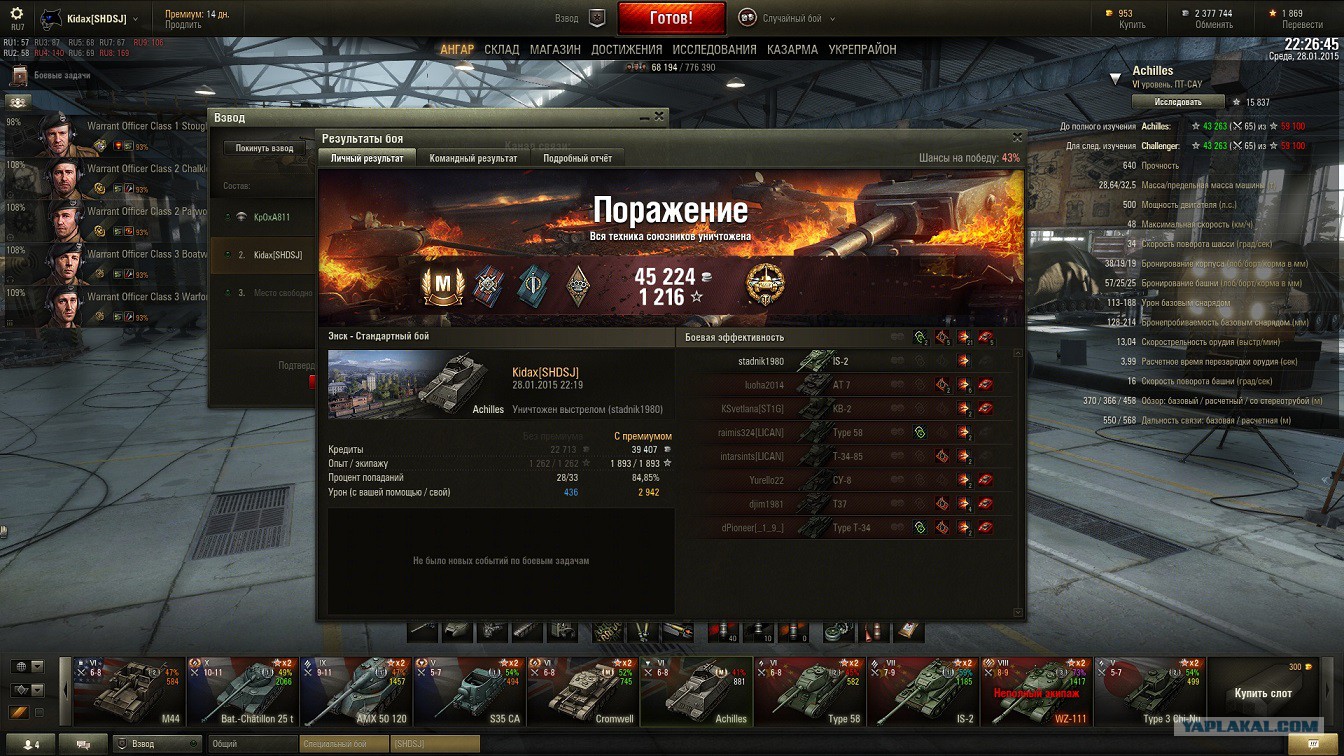Screen dimensions: 1344x756
Task: Close the battle results window
Action: (1017, 138)
